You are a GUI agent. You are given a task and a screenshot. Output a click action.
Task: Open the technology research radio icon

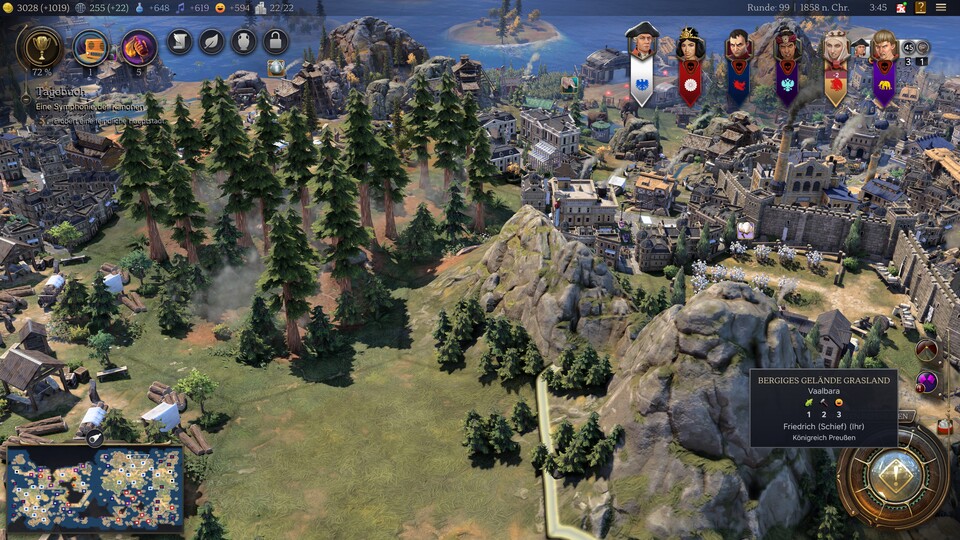pyautogui.click(x=92, y=46)
